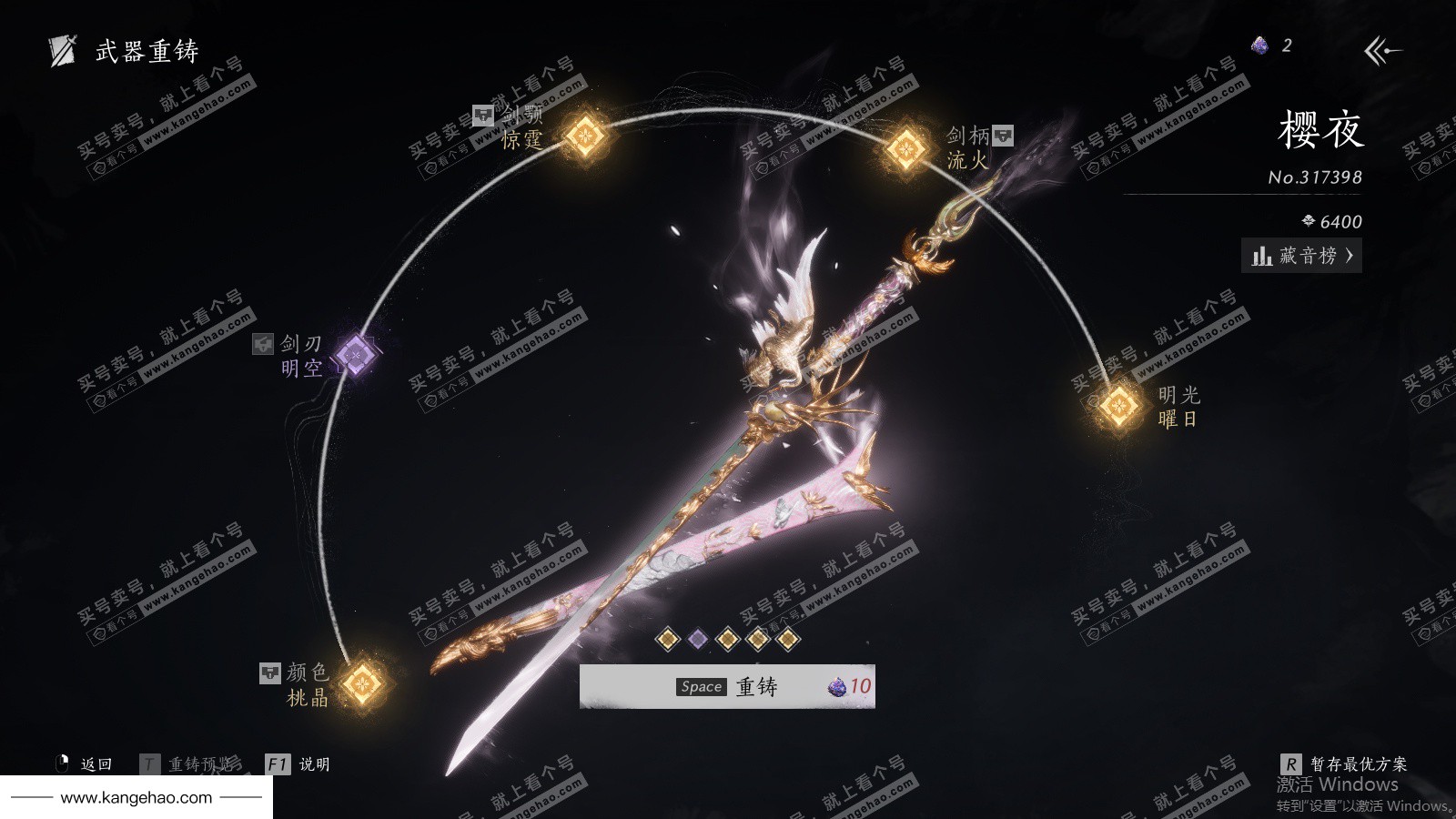Image resolution: width=1456 pixels, height=819 pixels.
Task: Open the 说明 description
Action: [298, 764]
